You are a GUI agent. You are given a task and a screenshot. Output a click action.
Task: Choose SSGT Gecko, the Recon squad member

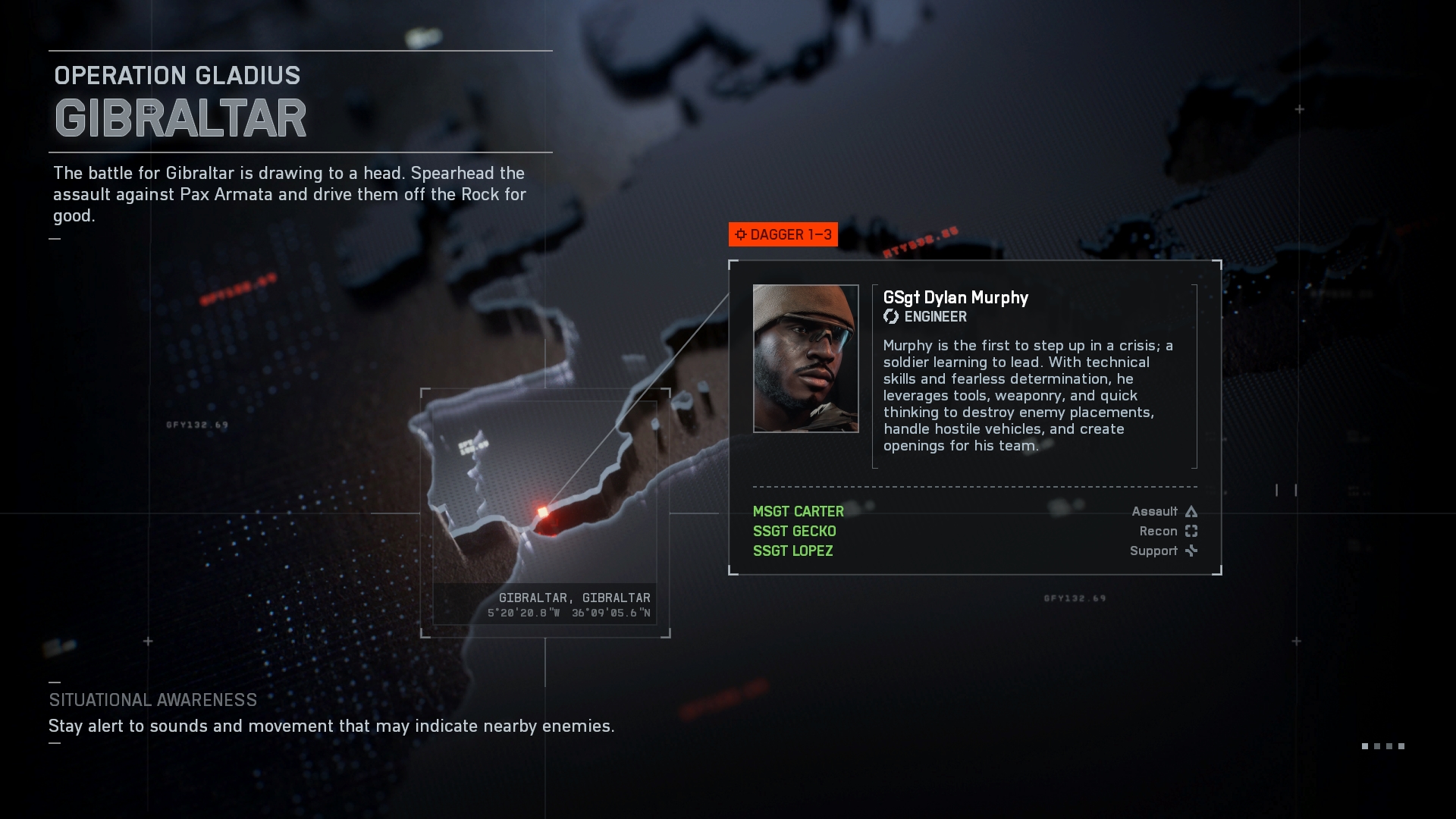point(794,532)
